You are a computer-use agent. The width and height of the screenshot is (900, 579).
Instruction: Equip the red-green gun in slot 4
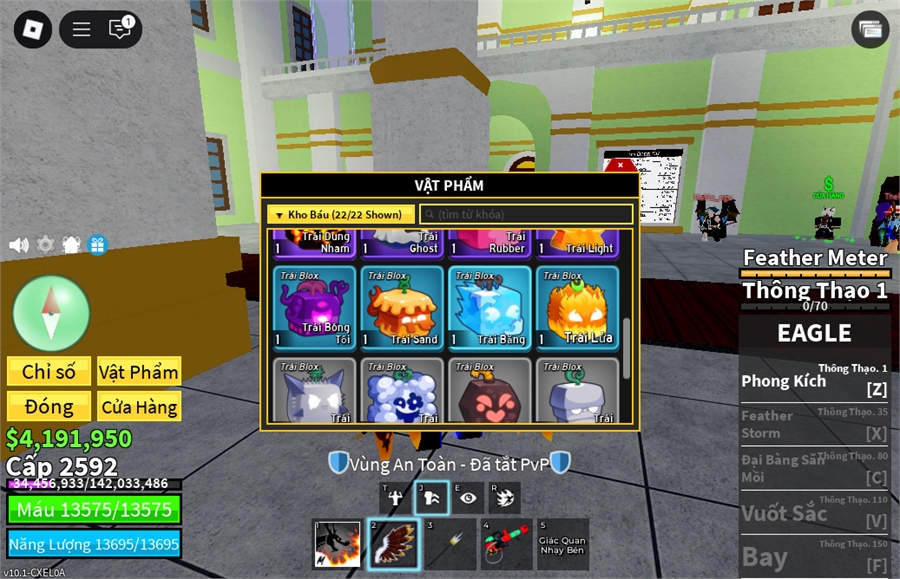pos(505,544)
